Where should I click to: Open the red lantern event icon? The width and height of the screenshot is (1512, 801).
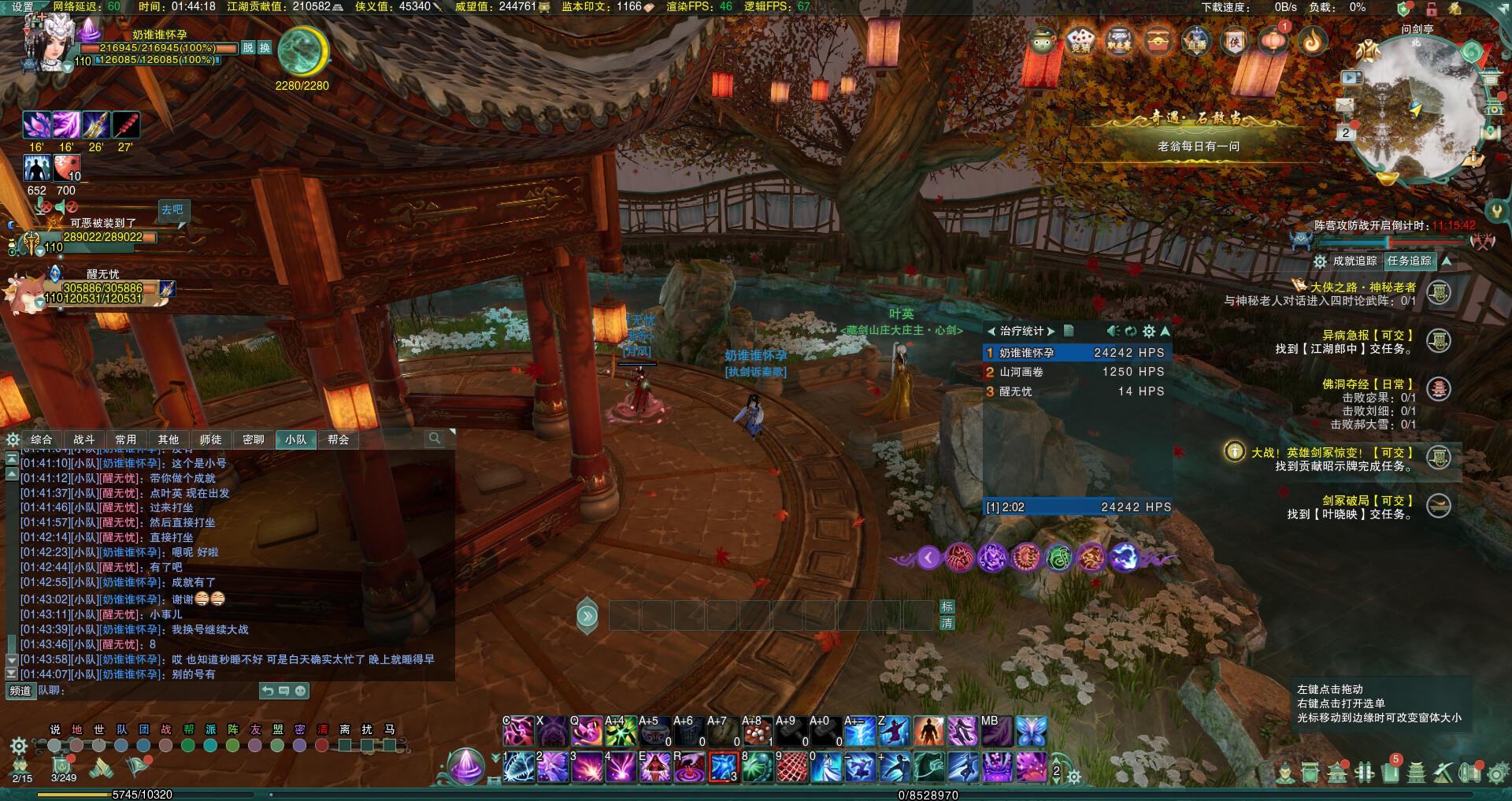pos(1273,39)
